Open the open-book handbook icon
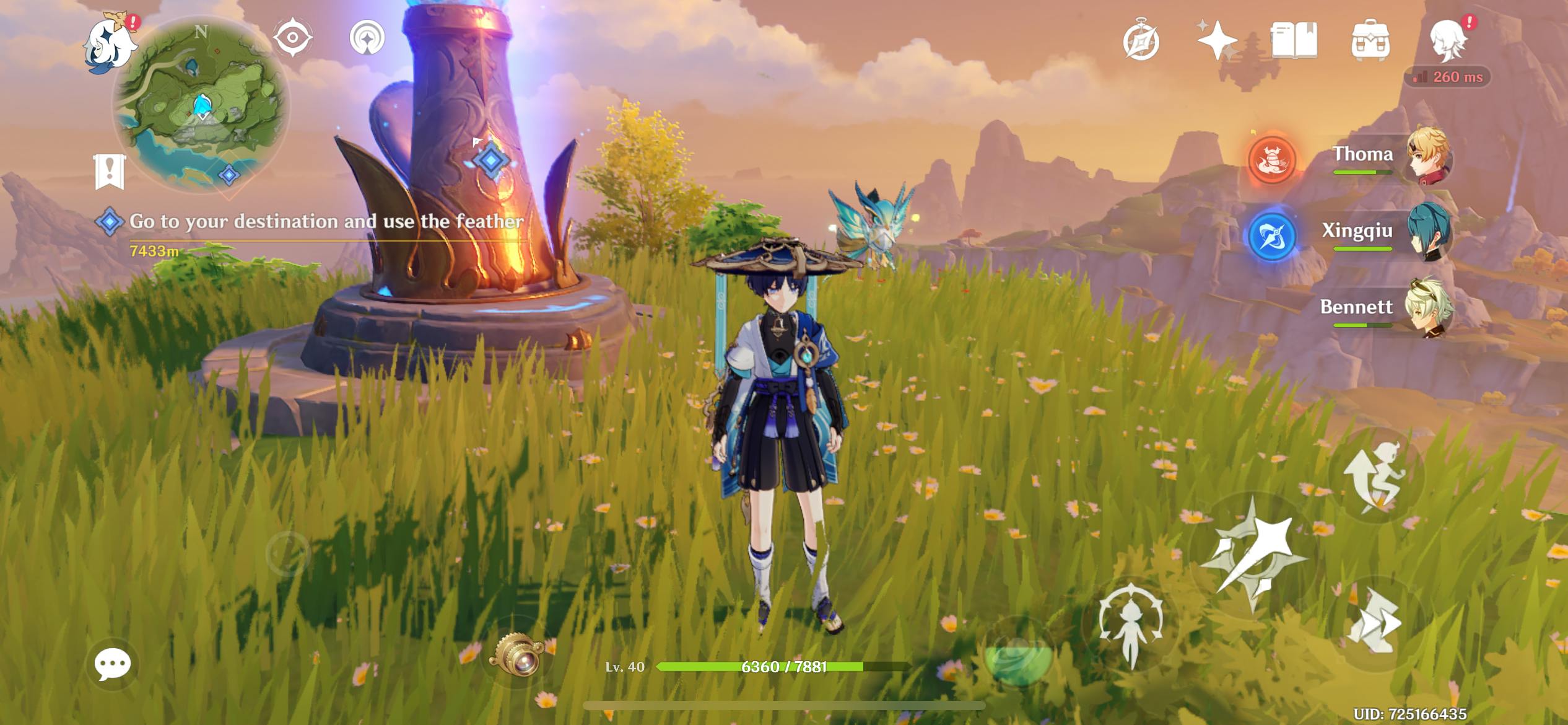The image size is (1568, 725). coord(1294,41)
